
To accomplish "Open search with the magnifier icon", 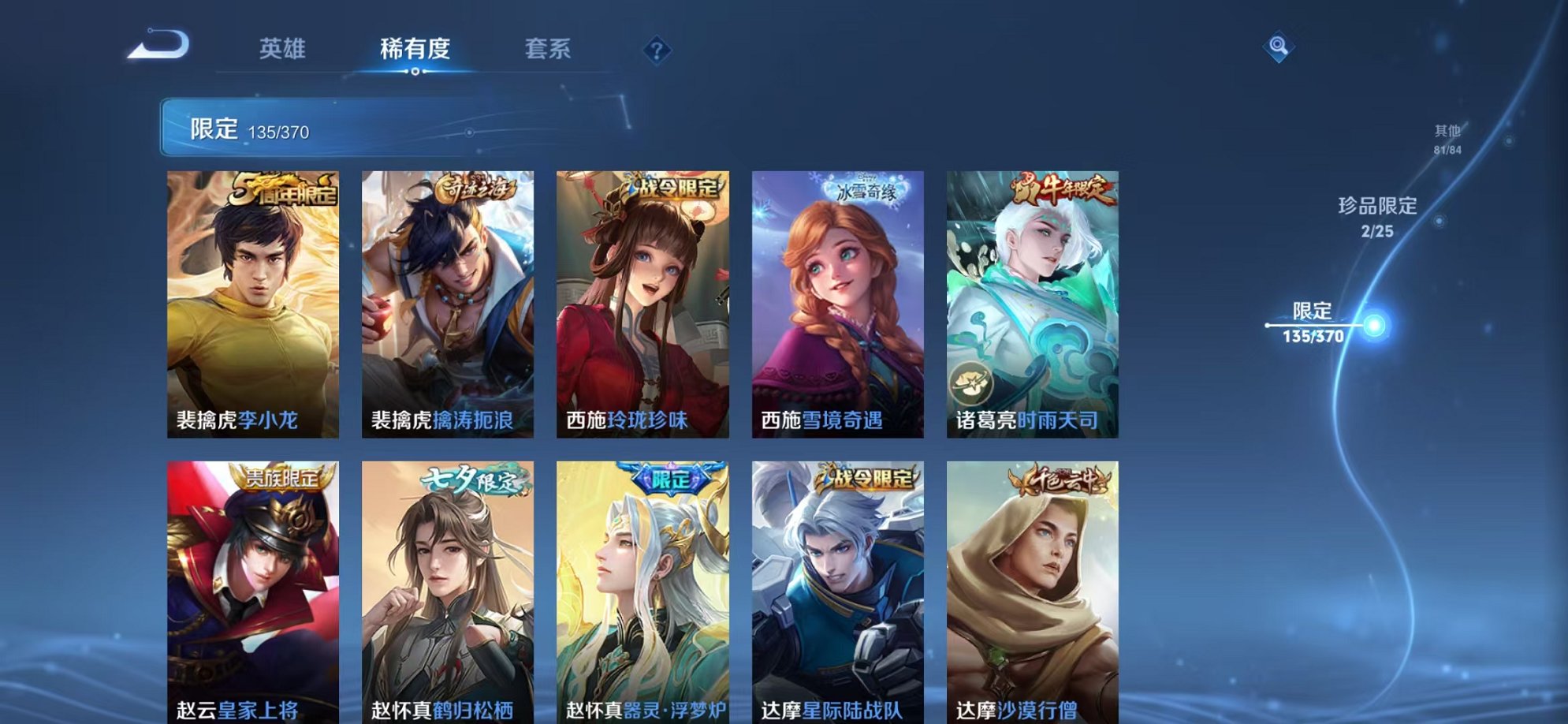I will tap(1280, 45).
